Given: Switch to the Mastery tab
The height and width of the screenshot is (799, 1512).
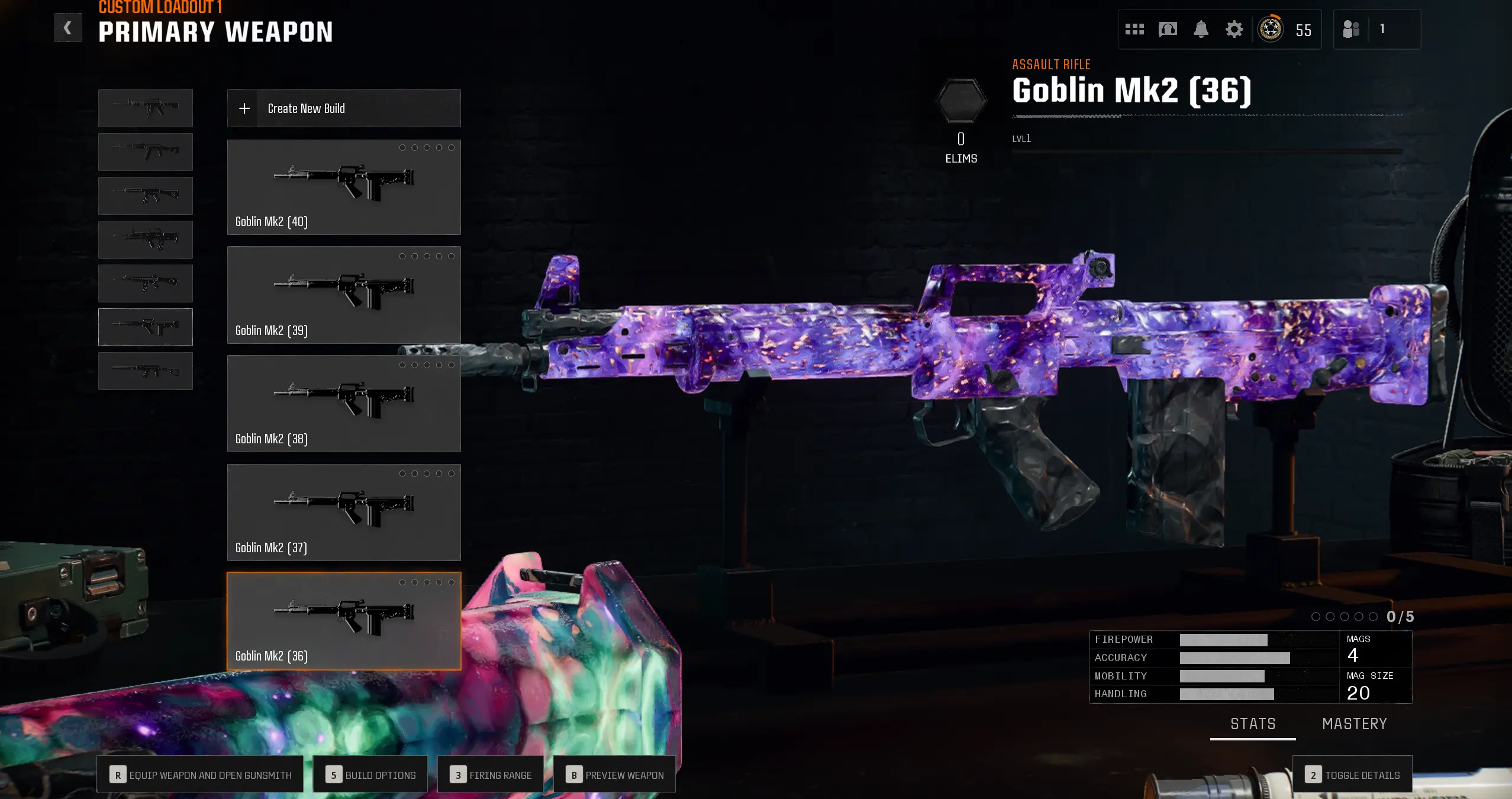Looking at the screenshot, I should 1354,723.
